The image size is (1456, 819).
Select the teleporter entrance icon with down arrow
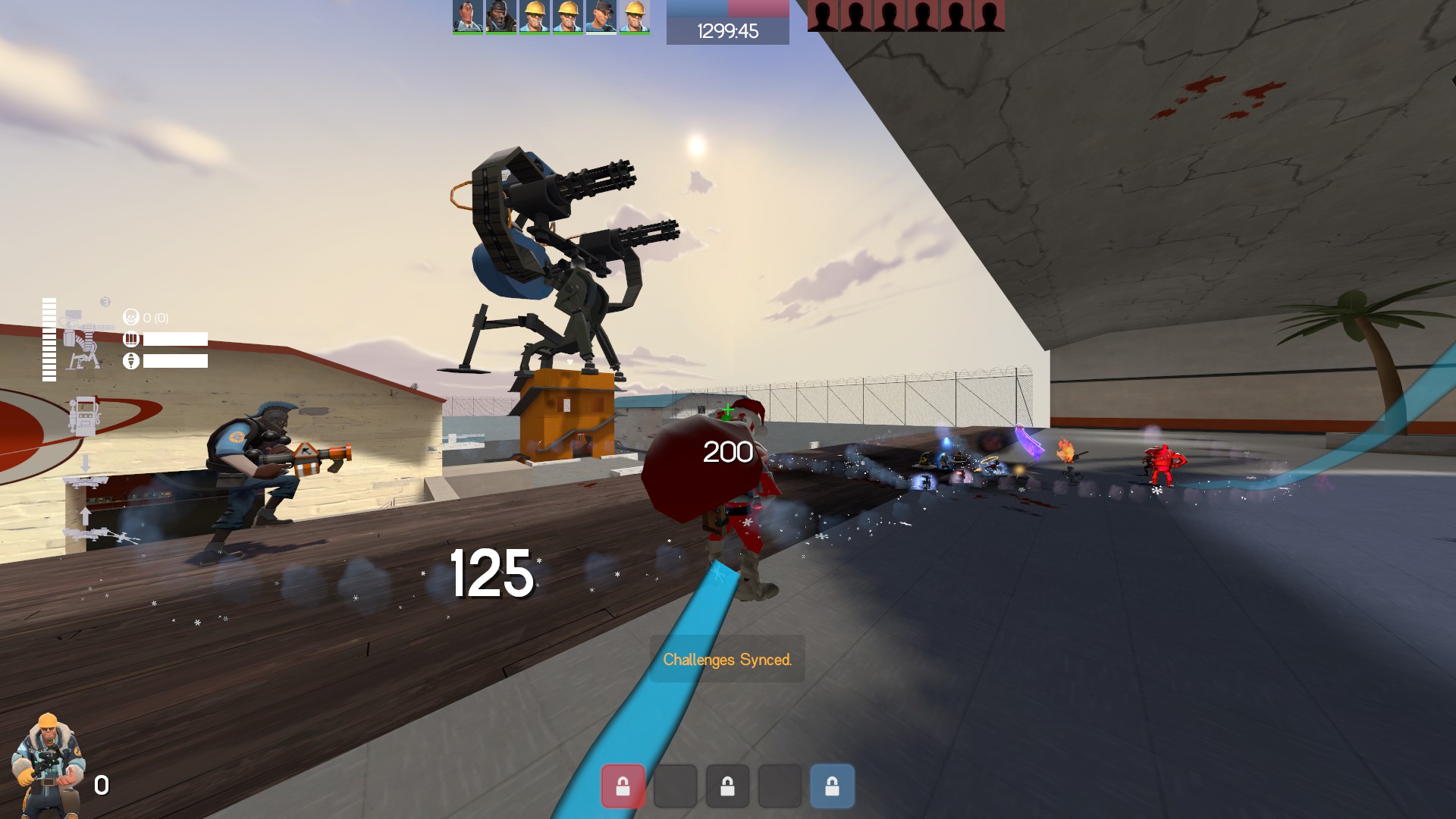85,472
